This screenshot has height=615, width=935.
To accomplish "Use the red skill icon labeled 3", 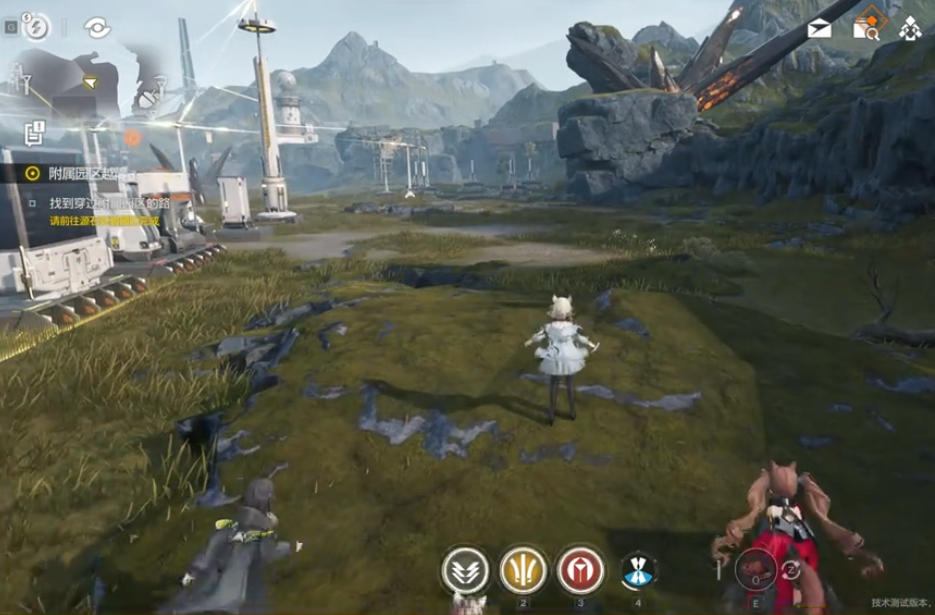I will point(580,569).
